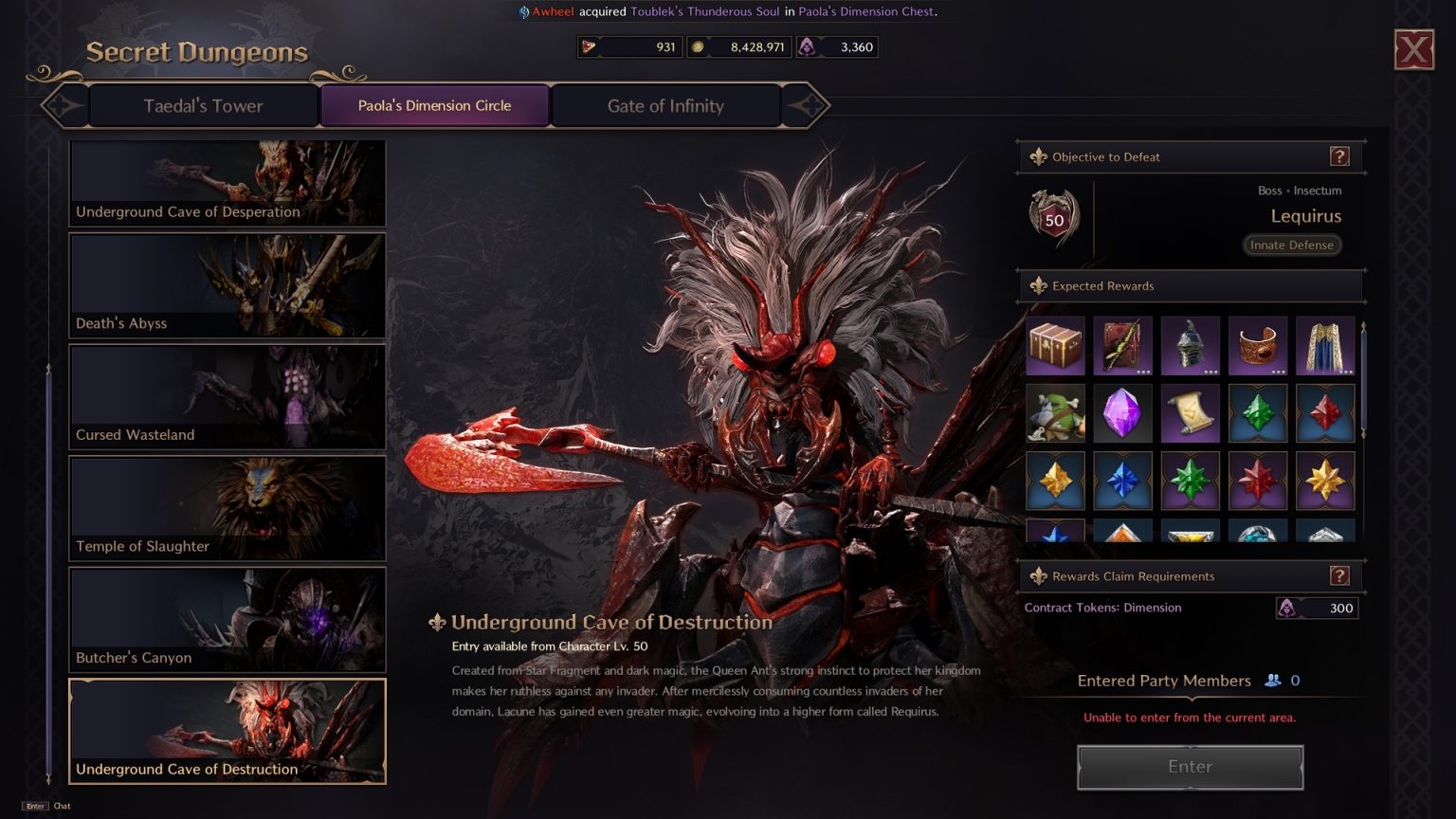Viewport: 1456px width, 819px height.
Task: Select the scroll item in Expected Rewards
Action: point(1190,412)
